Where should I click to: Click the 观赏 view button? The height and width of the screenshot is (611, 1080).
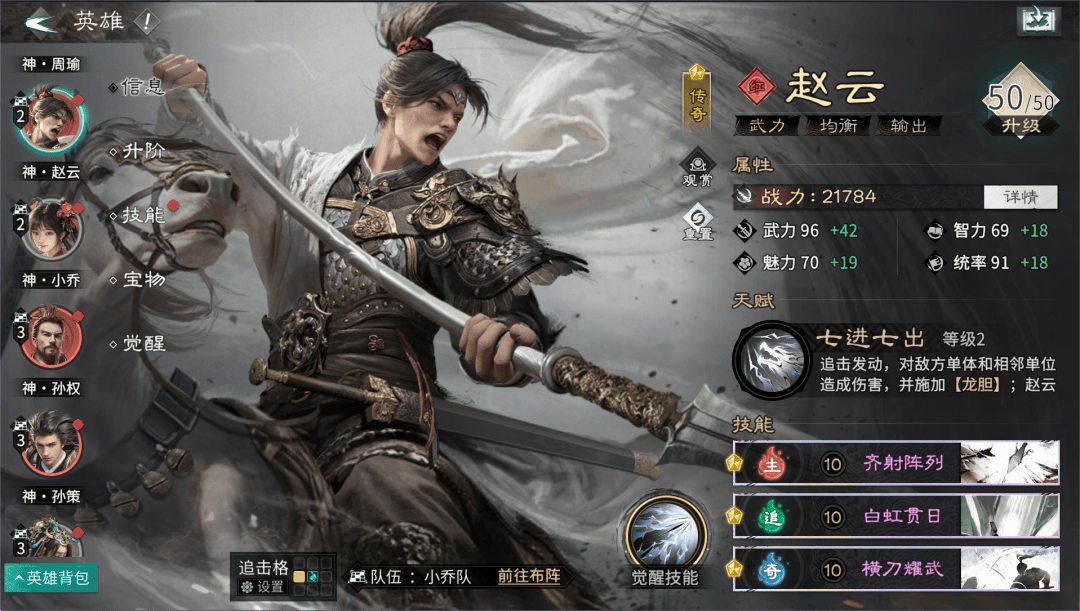tap(697, 166)
